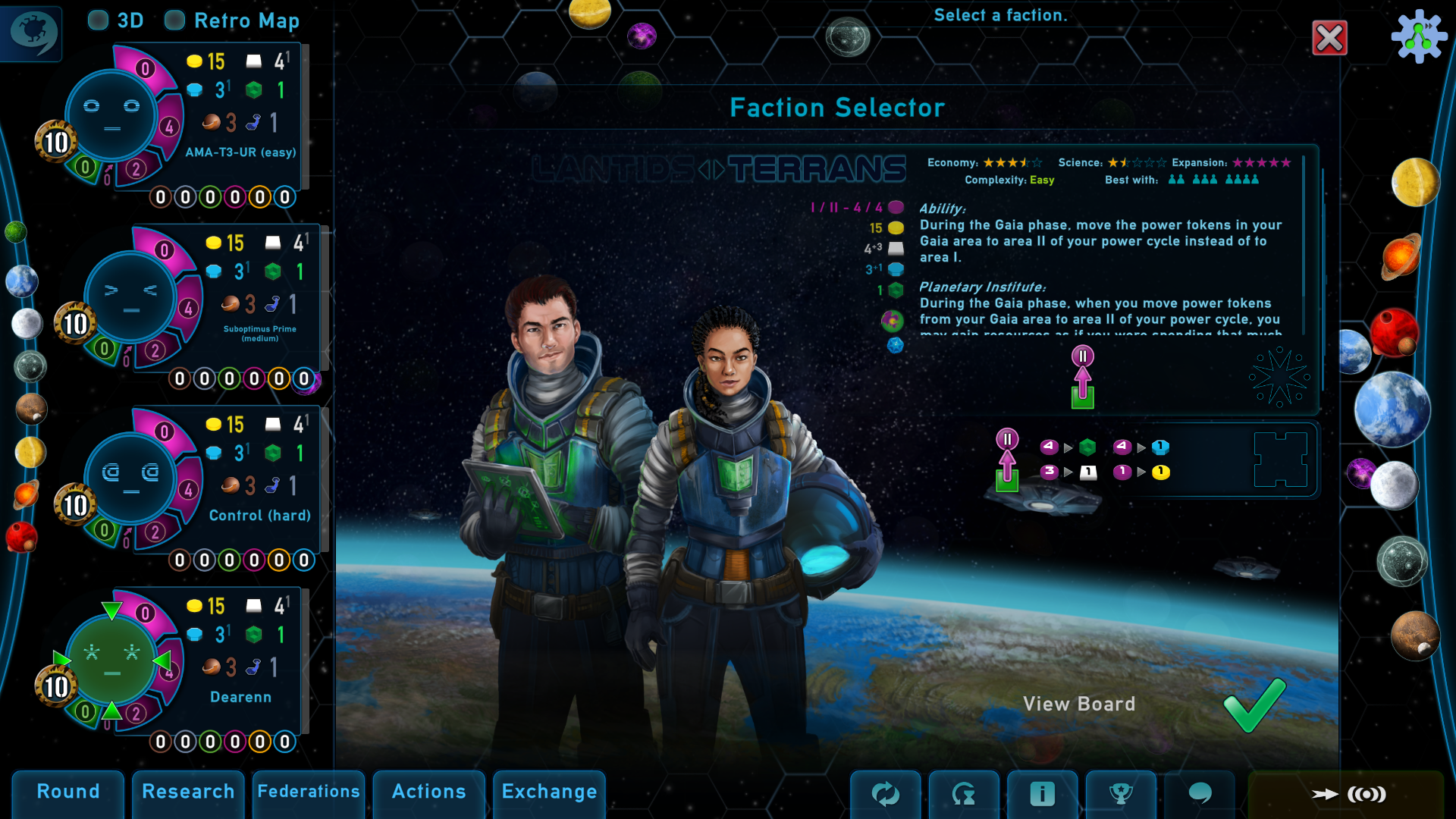Open the chat speech bubble button

coord(1199,794)
